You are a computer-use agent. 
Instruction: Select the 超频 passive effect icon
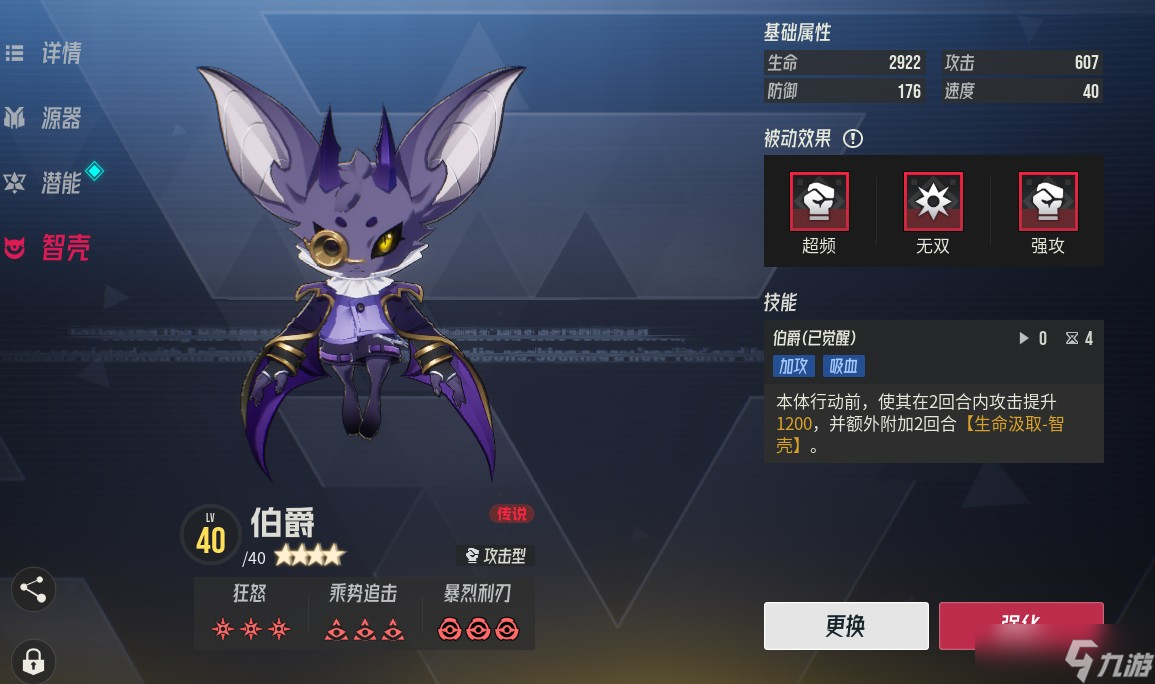tap(819, 202)
